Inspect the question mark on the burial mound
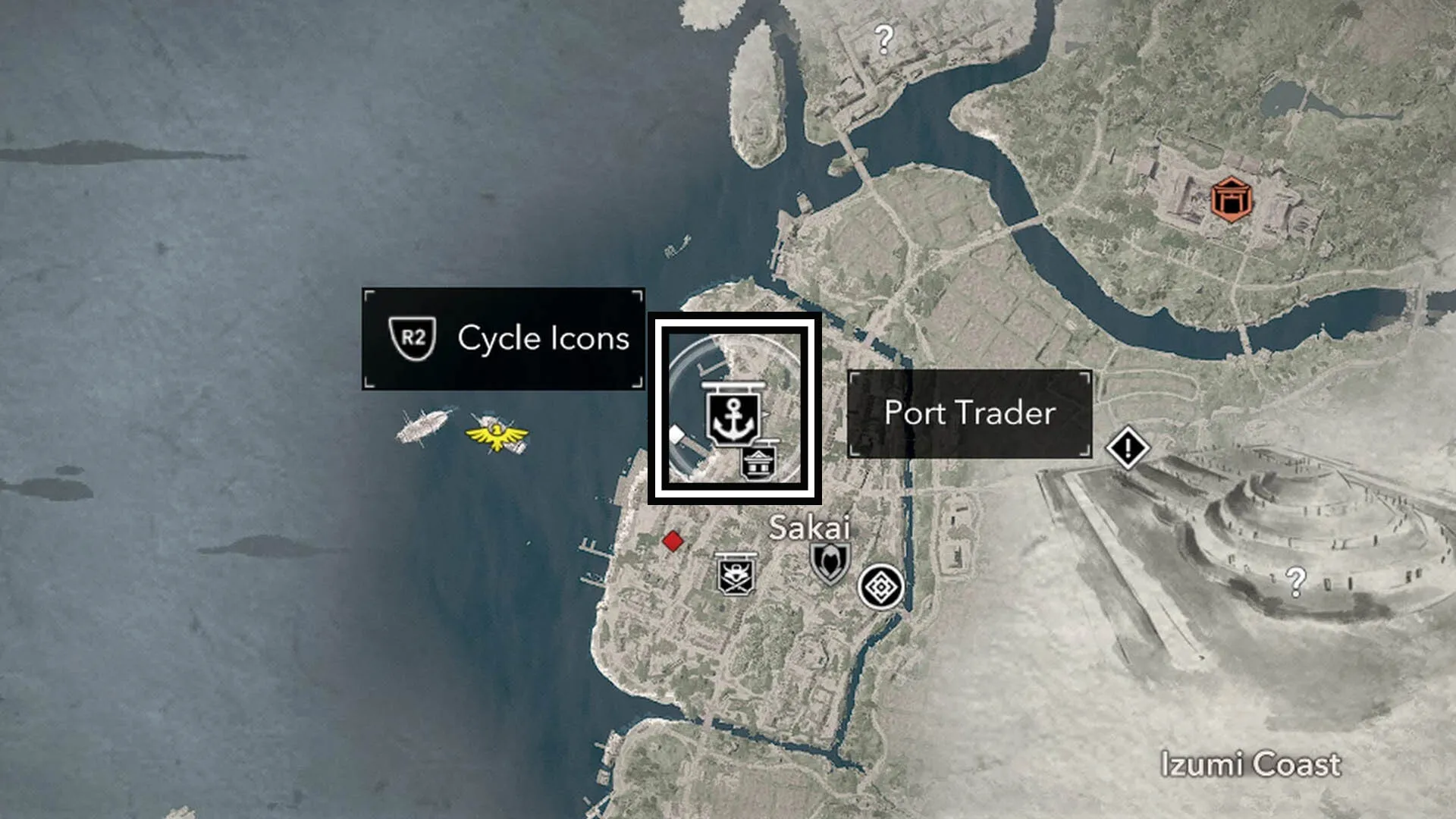This screenshot has height=819, width=1456. click(1296, 582)
